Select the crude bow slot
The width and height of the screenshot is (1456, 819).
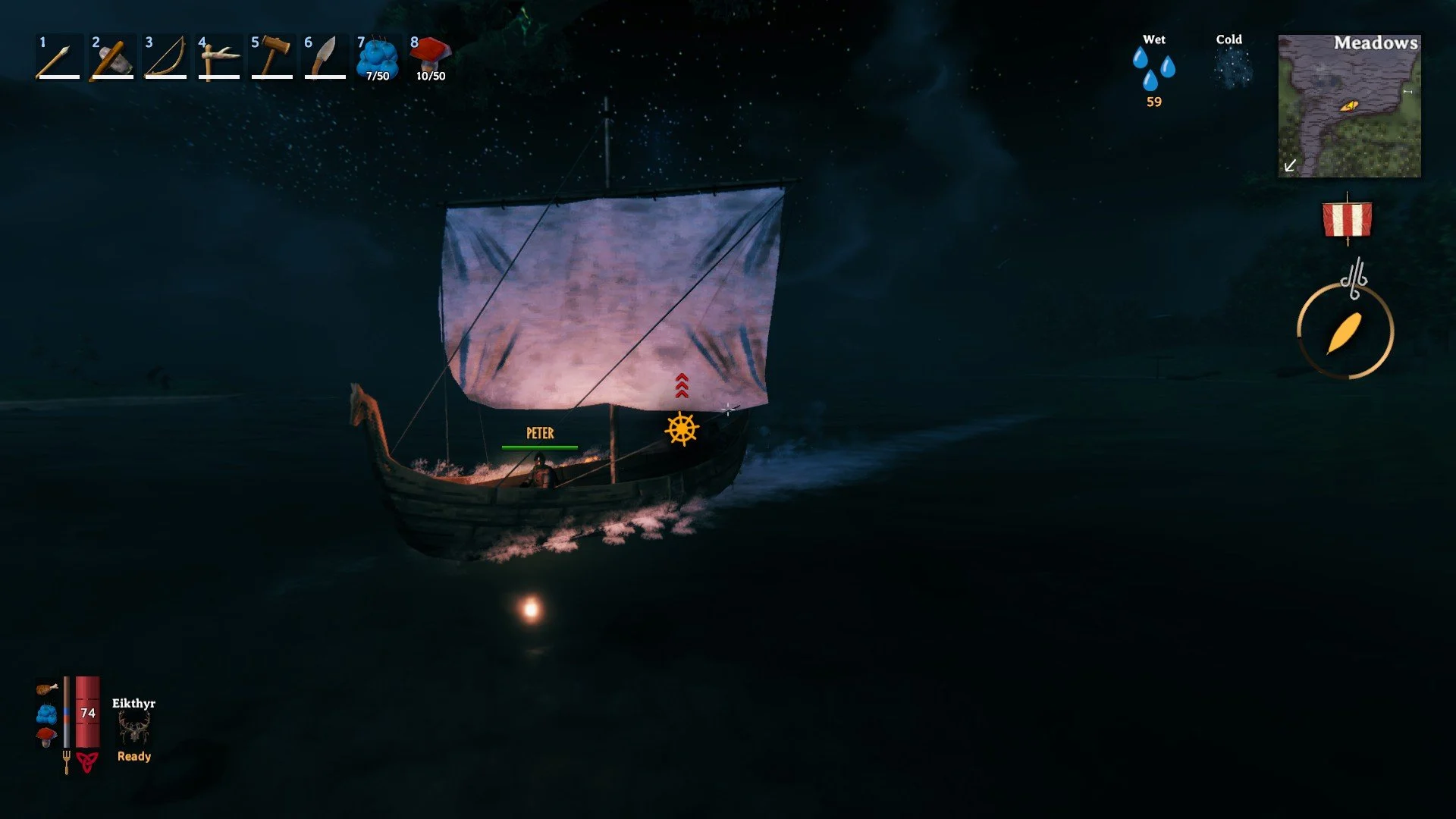[x=165, y=58]
